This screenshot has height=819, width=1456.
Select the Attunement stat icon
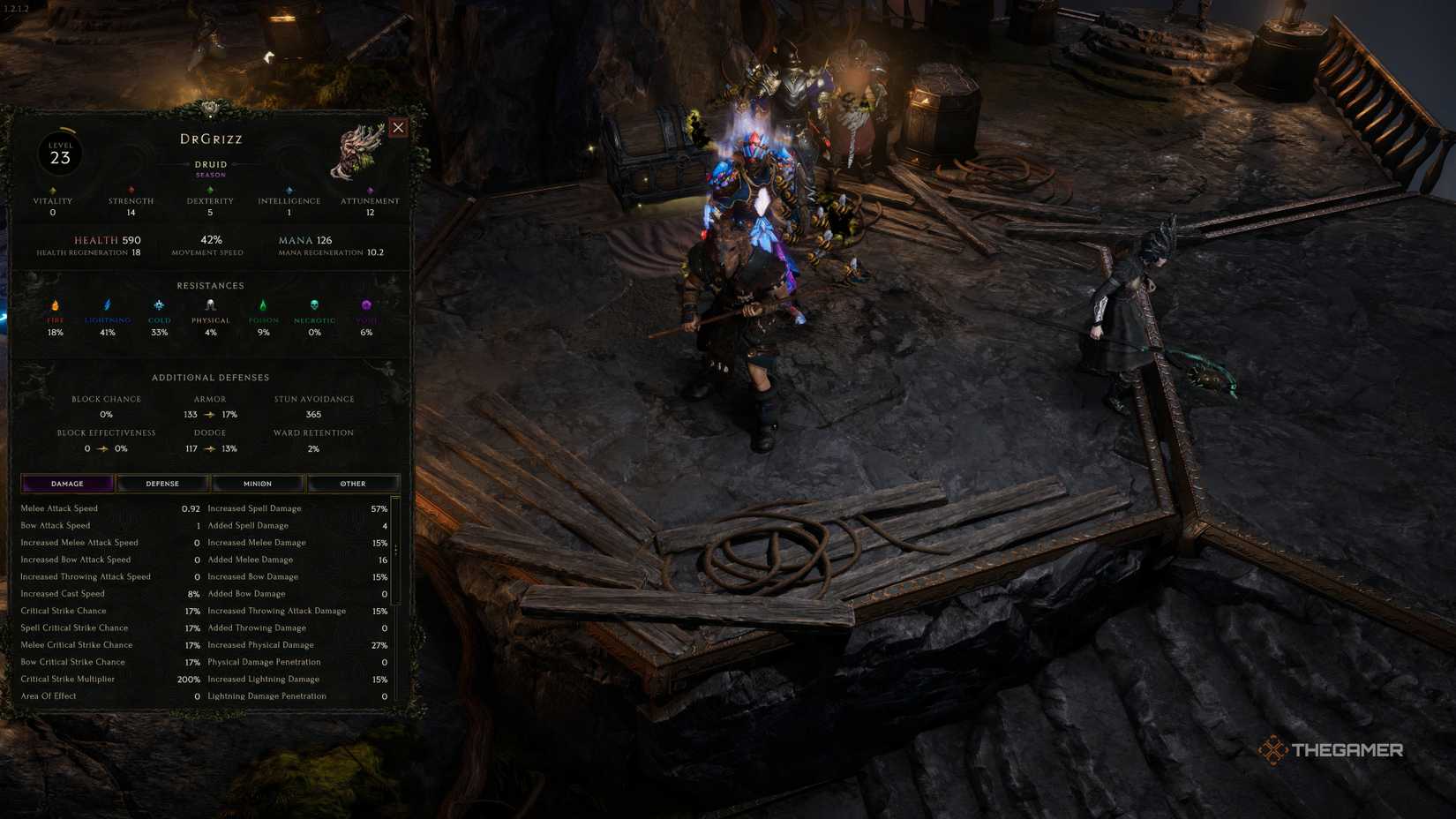pos(371,189)
